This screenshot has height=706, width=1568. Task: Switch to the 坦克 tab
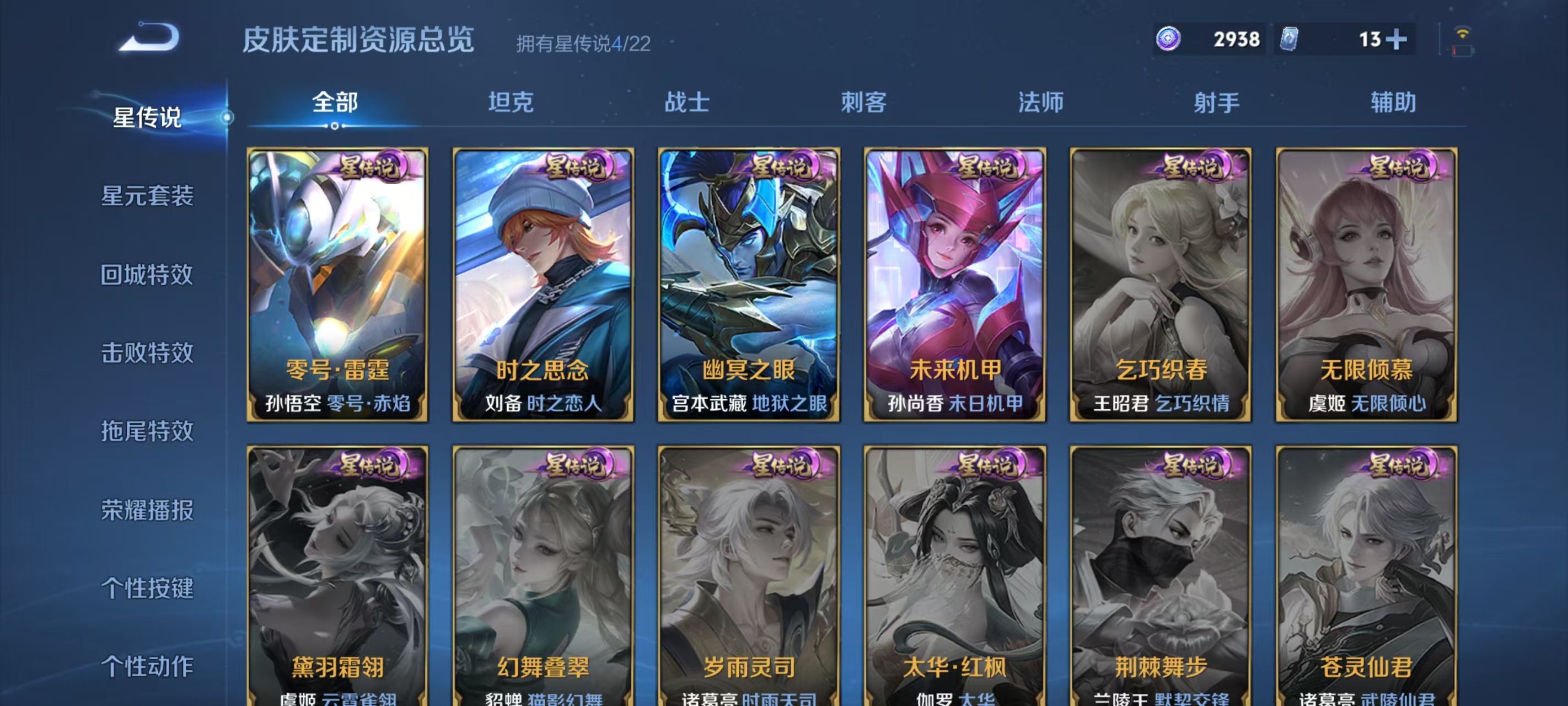pyautogui.click(x=512, y=104)
